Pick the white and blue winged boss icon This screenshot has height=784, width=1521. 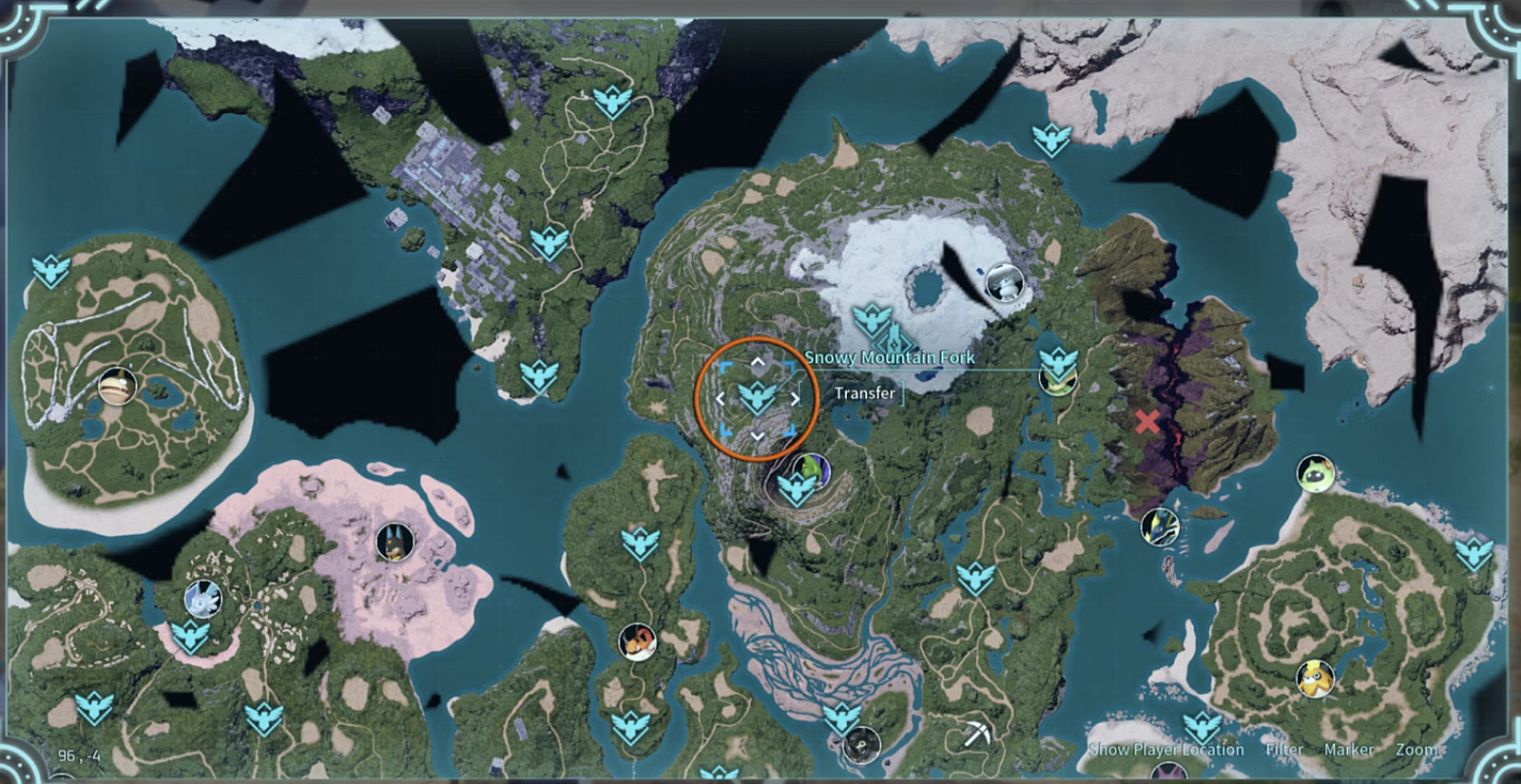(202, 599)
